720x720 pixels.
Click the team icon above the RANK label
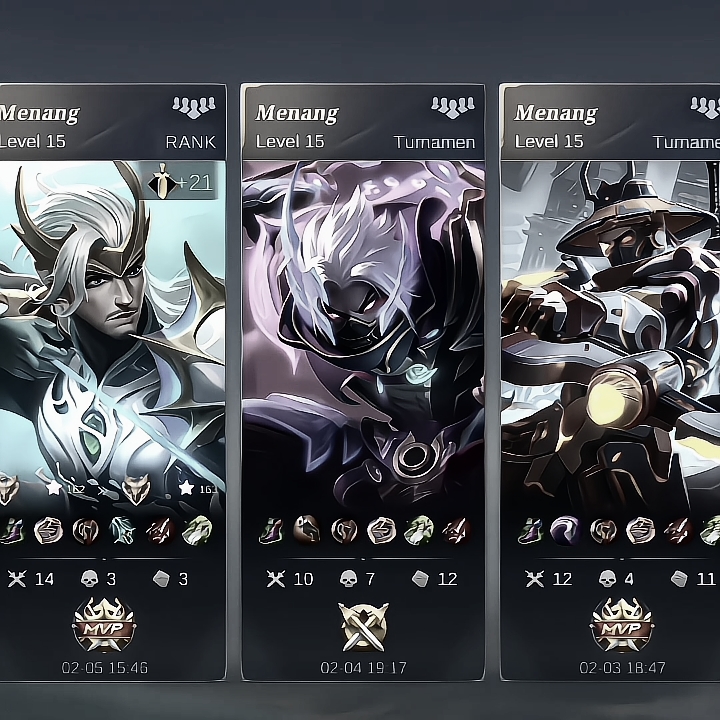(193, 108)
